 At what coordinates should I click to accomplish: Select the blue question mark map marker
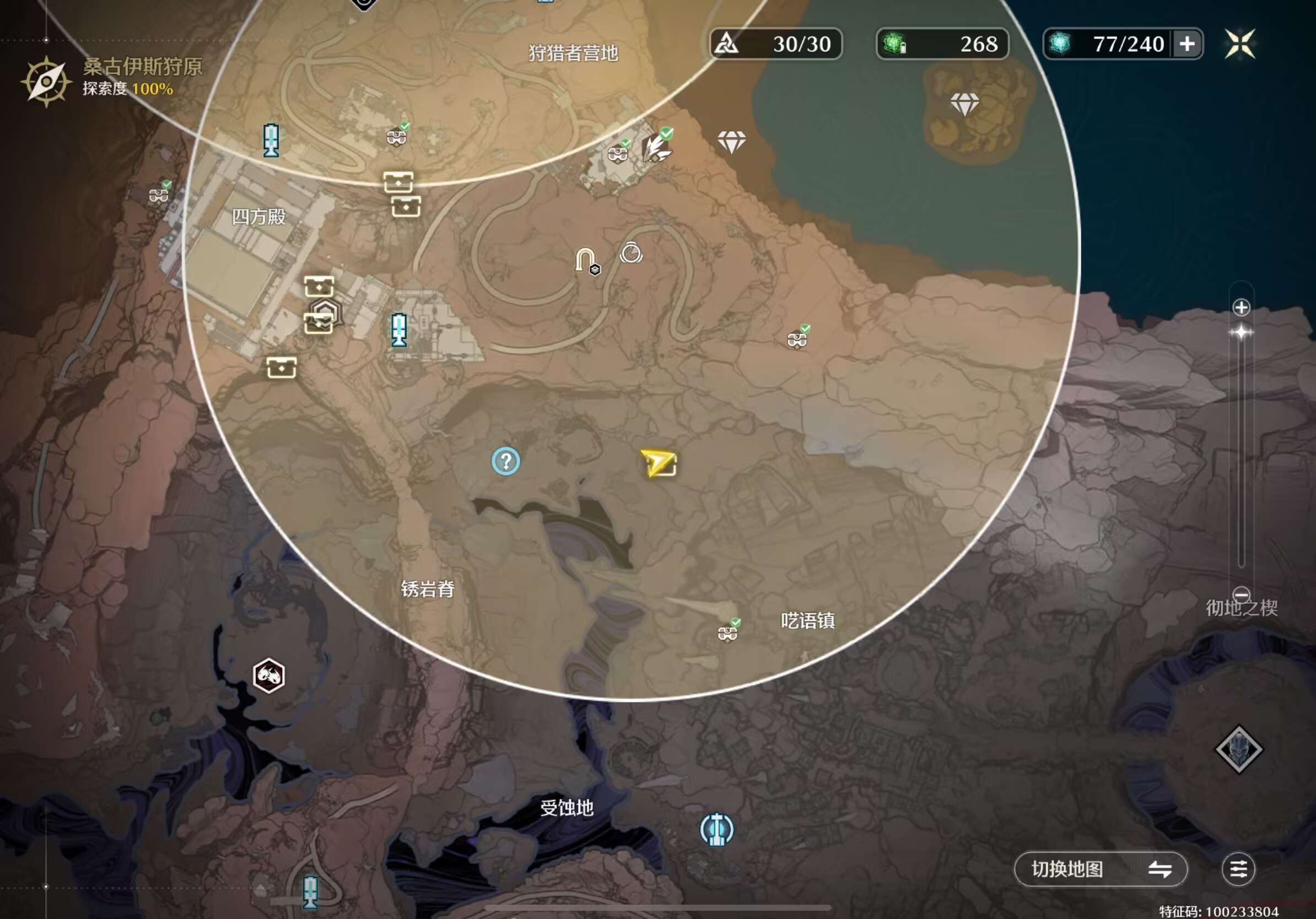click(505, 461)
